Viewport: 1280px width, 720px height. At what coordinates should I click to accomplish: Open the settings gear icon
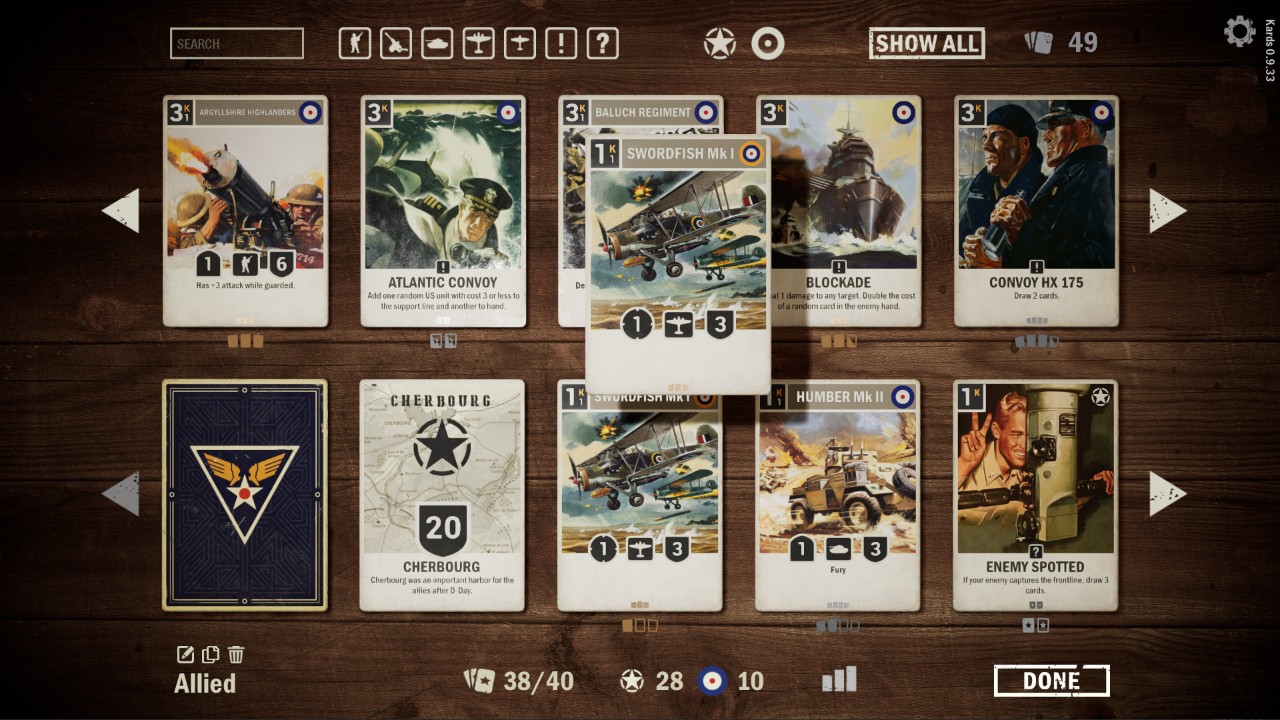(1239, 31)
